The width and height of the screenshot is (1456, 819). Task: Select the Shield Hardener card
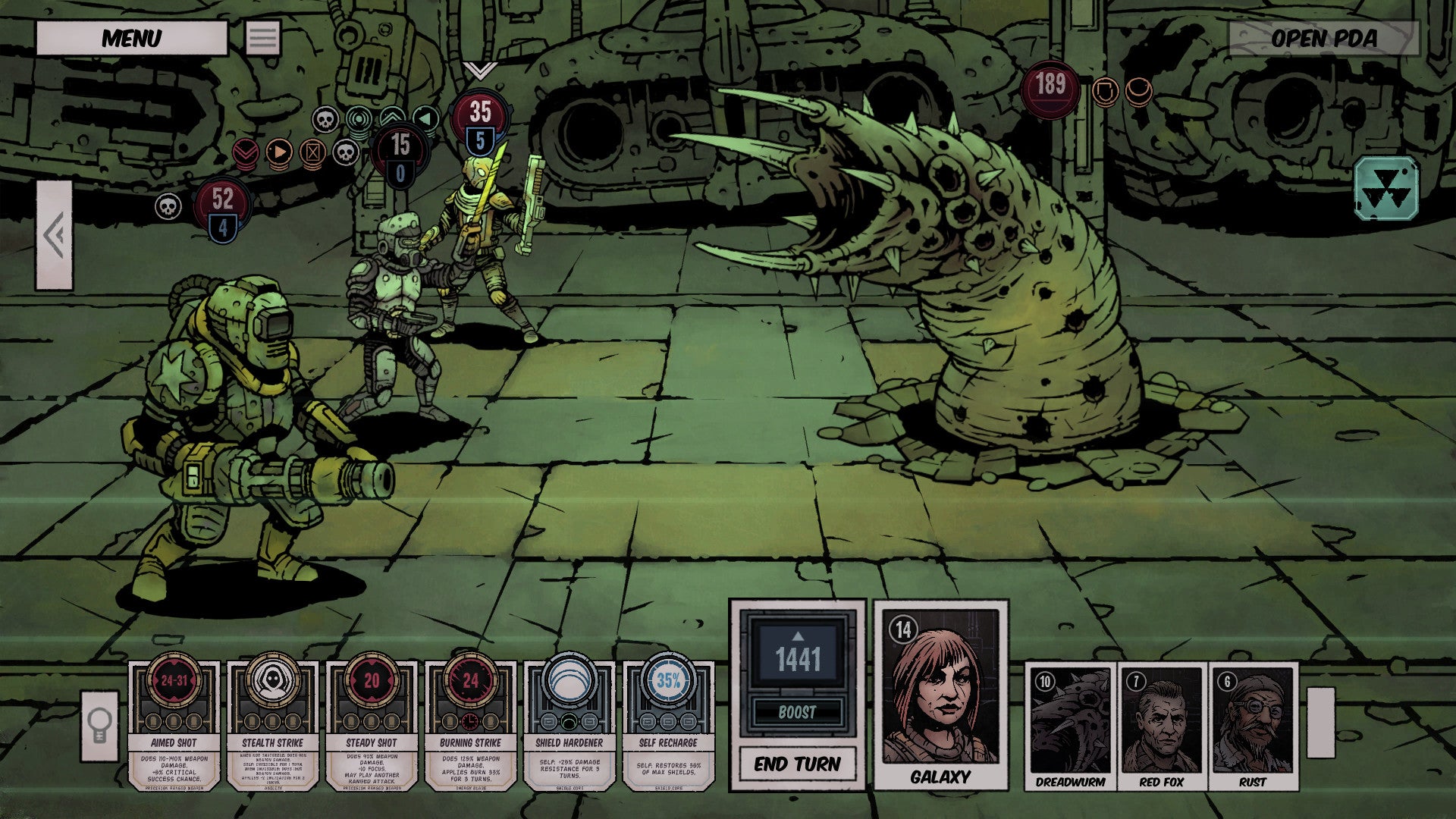tap(569, 724)
